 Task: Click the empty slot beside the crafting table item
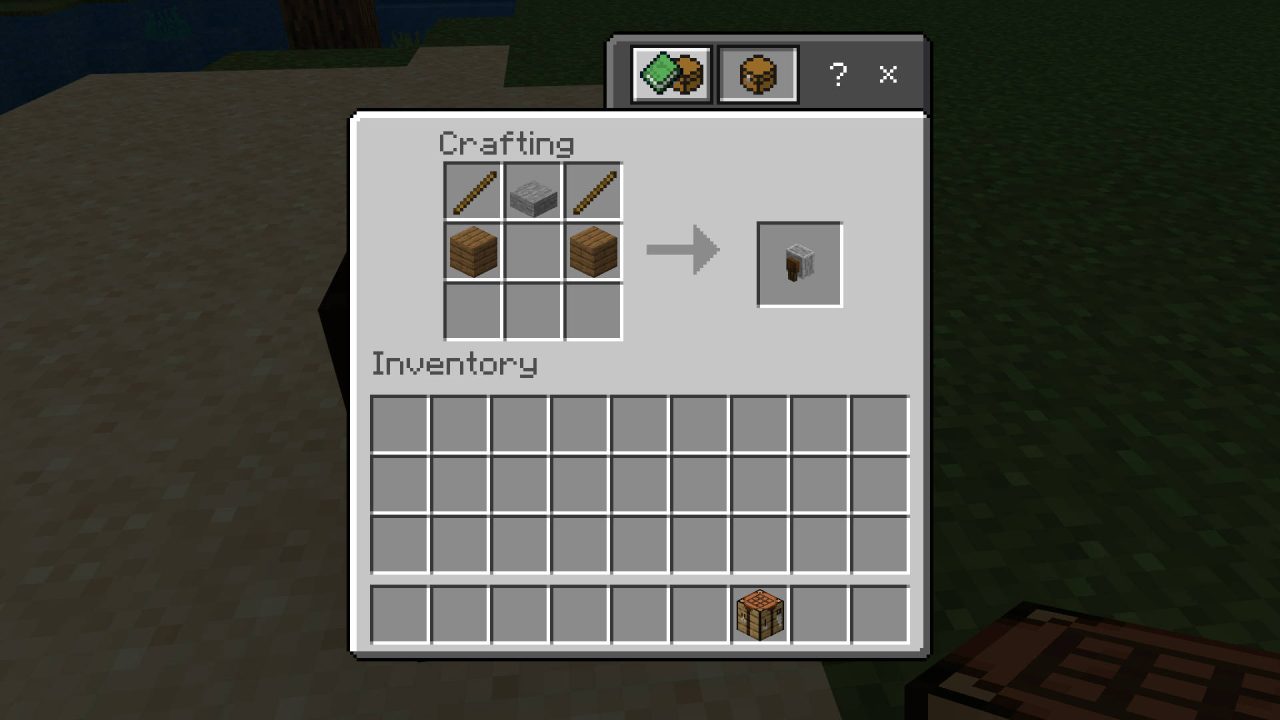click(x=819, y=617)
